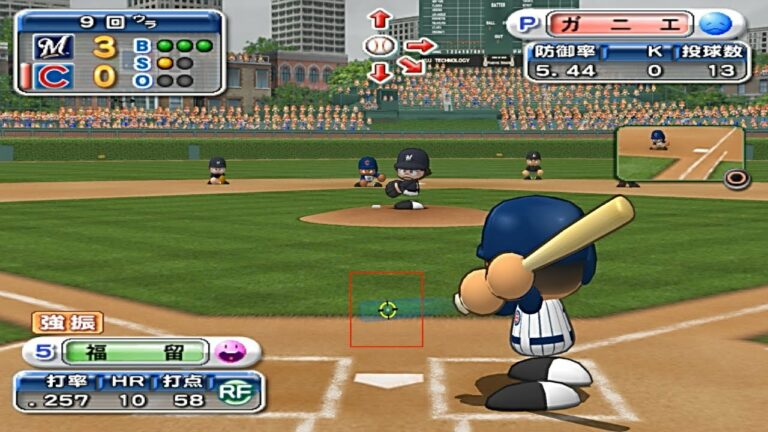Click the batting cursor in the strike zone

tap(388, 310)
